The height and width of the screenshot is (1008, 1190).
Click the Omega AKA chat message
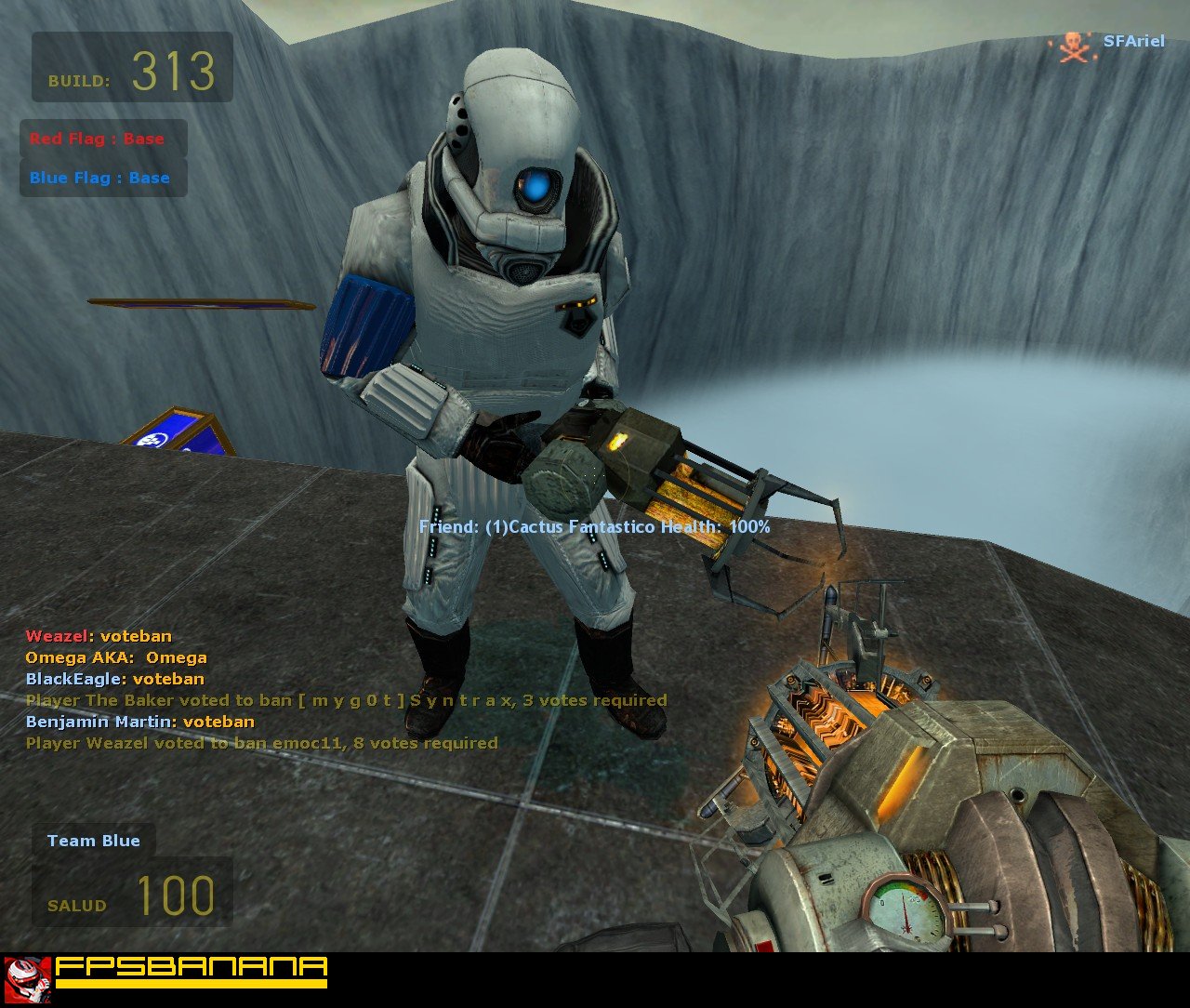[x=116, y=657]
